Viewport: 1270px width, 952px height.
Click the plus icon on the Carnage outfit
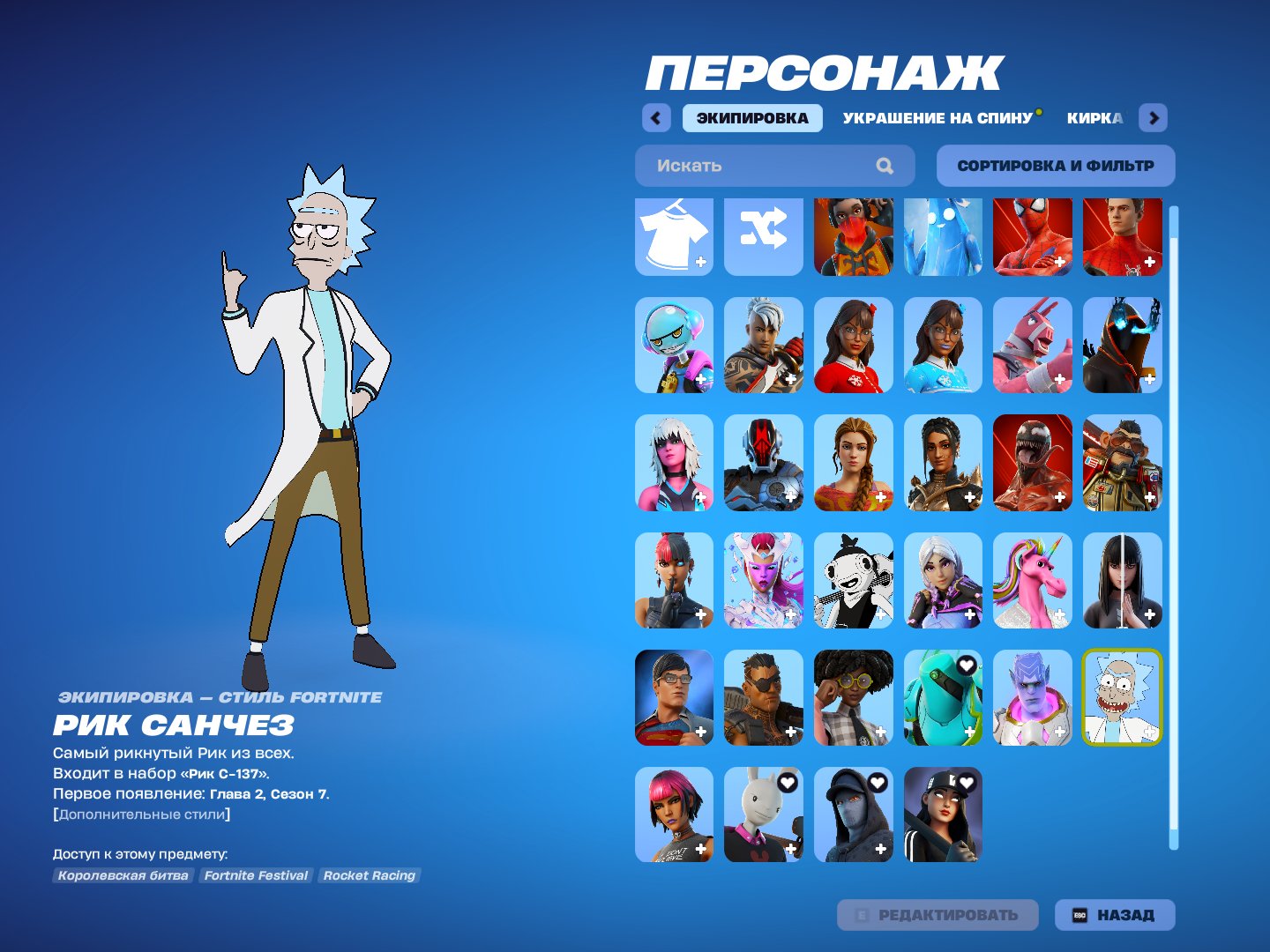pos(1057,497)
